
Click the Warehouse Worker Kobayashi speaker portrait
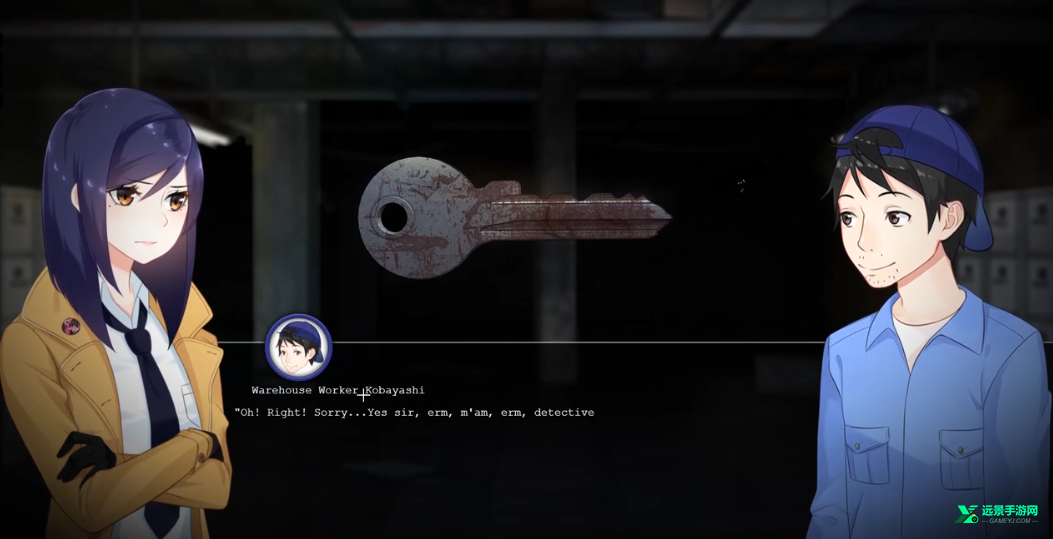(x=298, y=348)
